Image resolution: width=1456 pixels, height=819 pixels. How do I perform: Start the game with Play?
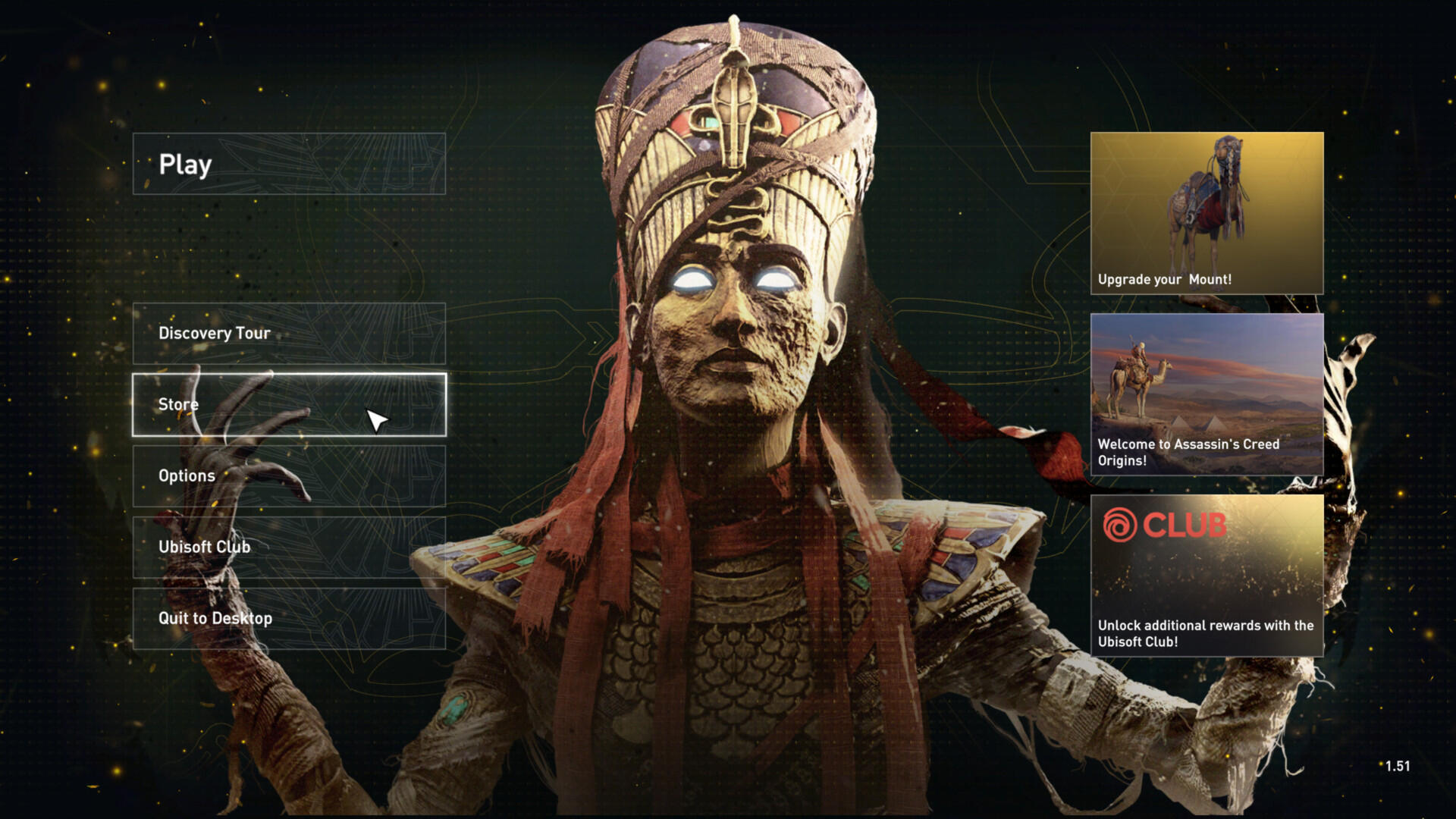[x=288, y=164]
